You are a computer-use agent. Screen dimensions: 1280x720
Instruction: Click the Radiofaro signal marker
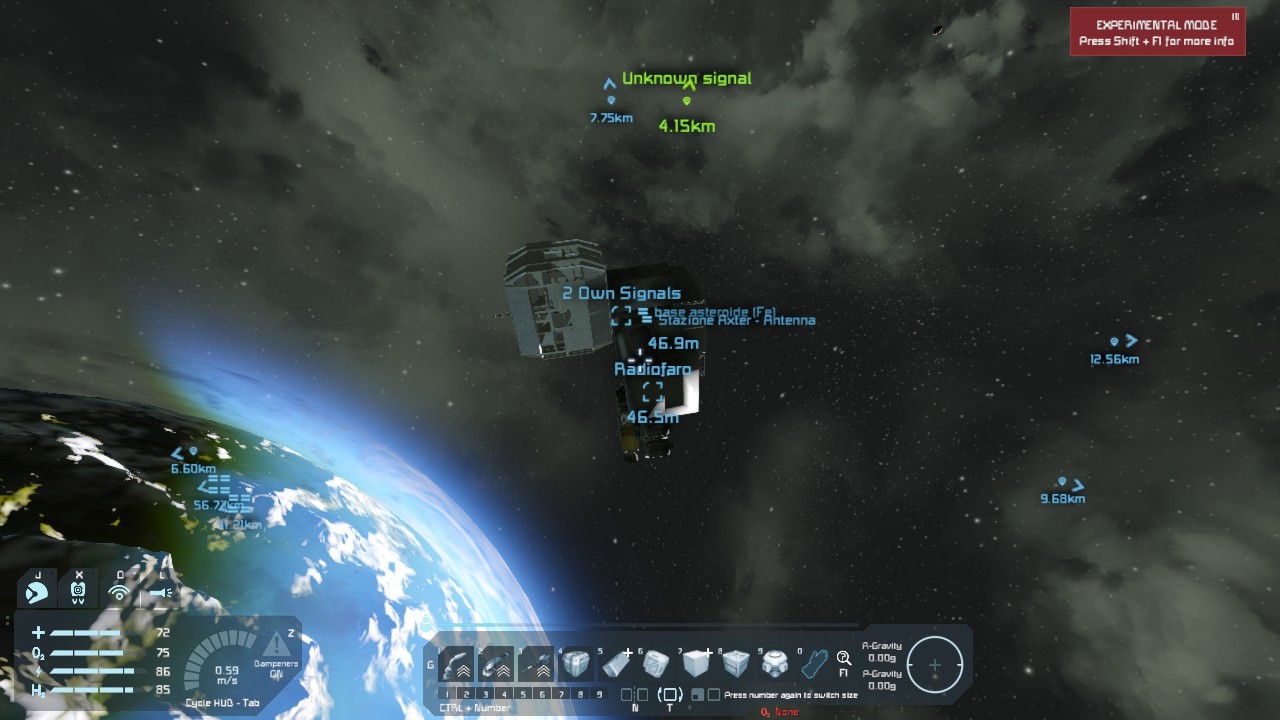[653, 391]
